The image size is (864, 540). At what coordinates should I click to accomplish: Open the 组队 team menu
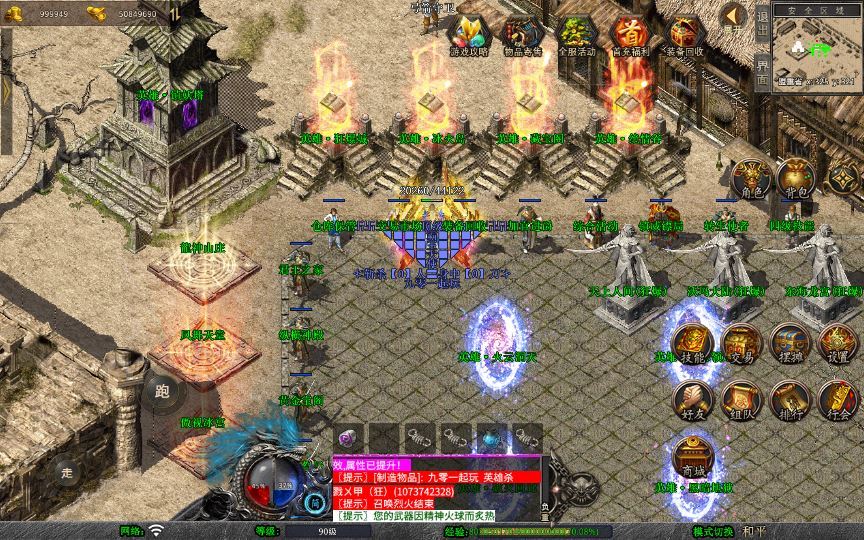pyautogui.click(x=739, y=399)
